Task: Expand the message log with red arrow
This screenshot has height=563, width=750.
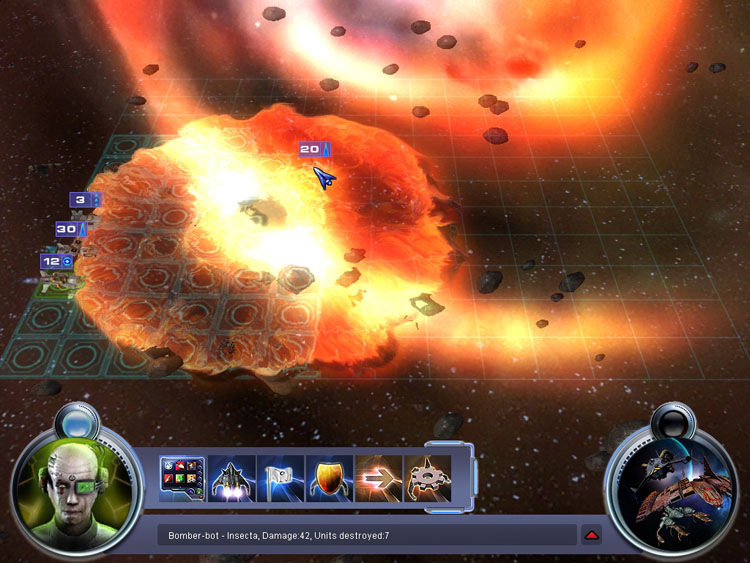Action: point(592,535)
